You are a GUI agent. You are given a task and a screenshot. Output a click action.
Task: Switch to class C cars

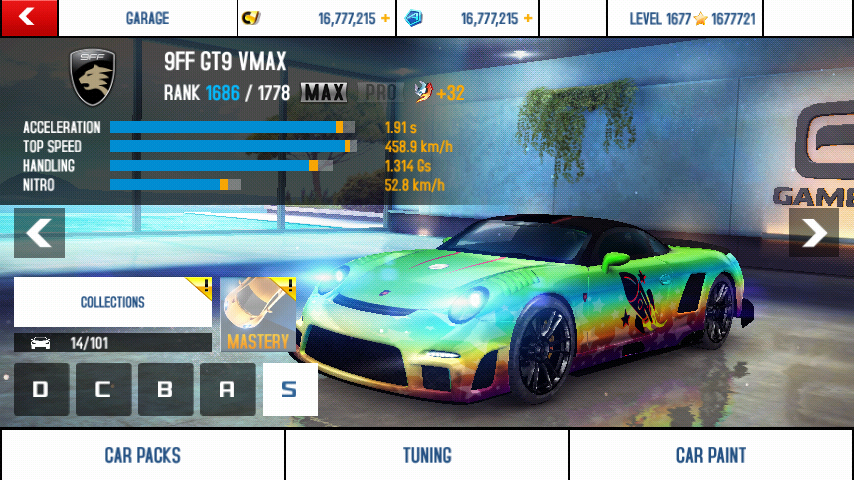click(103, 390)
